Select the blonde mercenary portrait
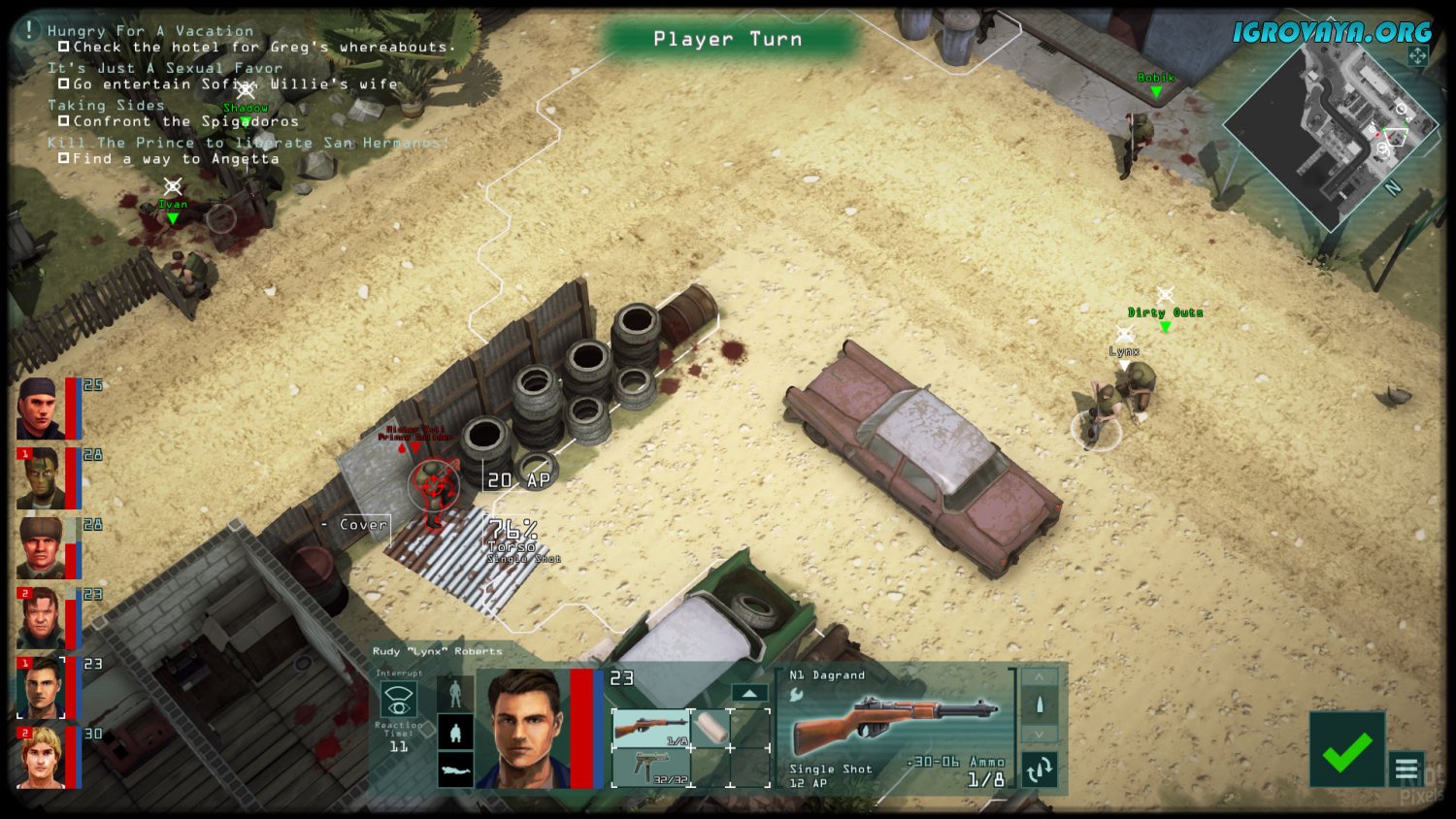 [41, 758]
